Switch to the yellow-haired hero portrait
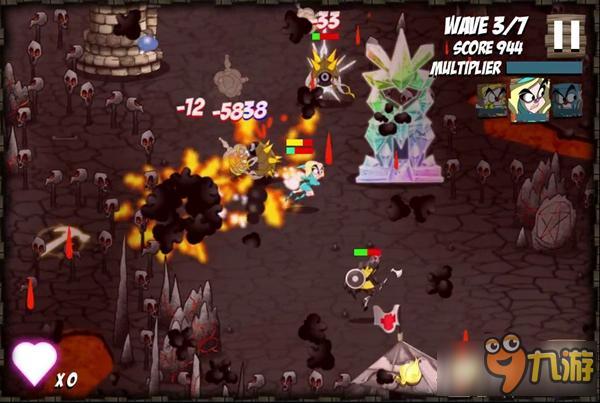The width and height of the screenshot is (600, 403). click(493, 100)
